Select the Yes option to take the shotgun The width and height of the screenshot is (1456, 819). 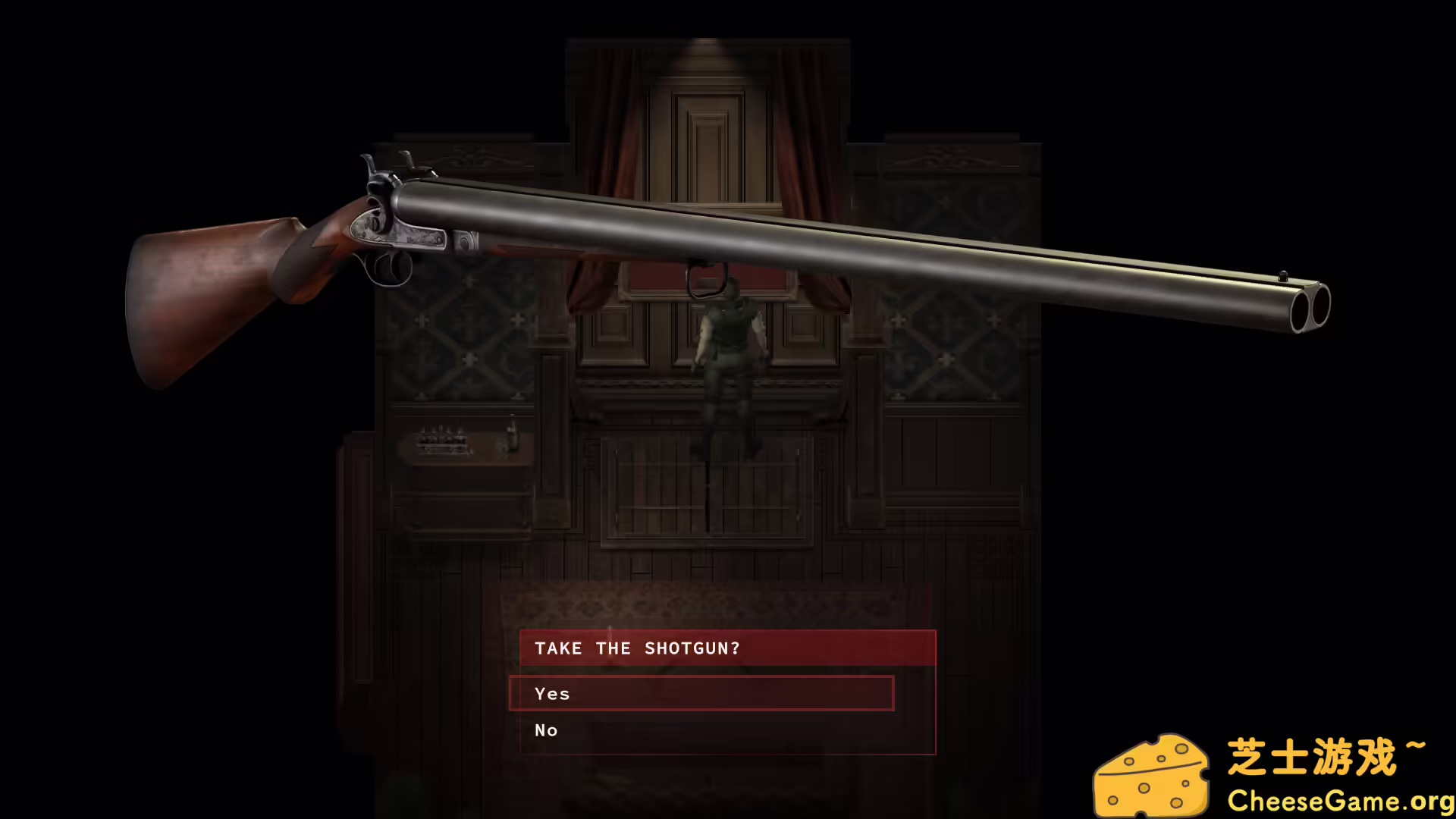click(x=553, y=693)
